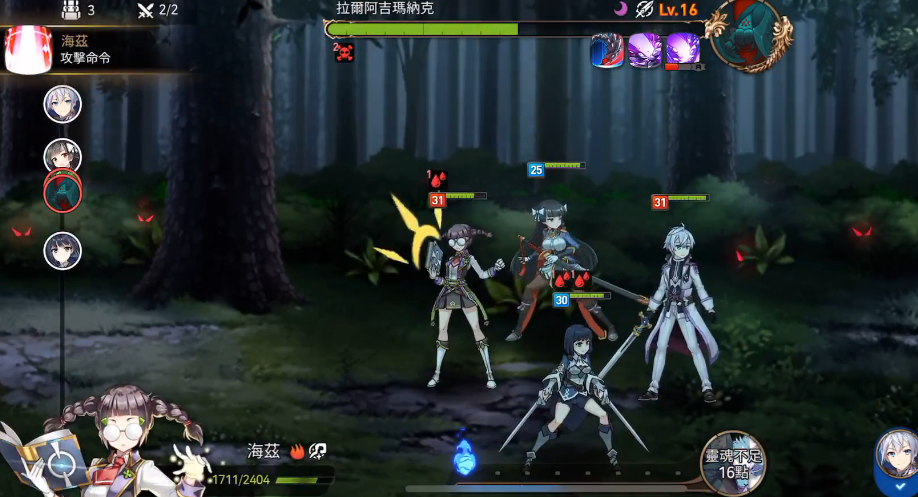The image size is (918, 497).
Task: Select the enemy boss turn-order portrait
Action: [x=62, y=191]
